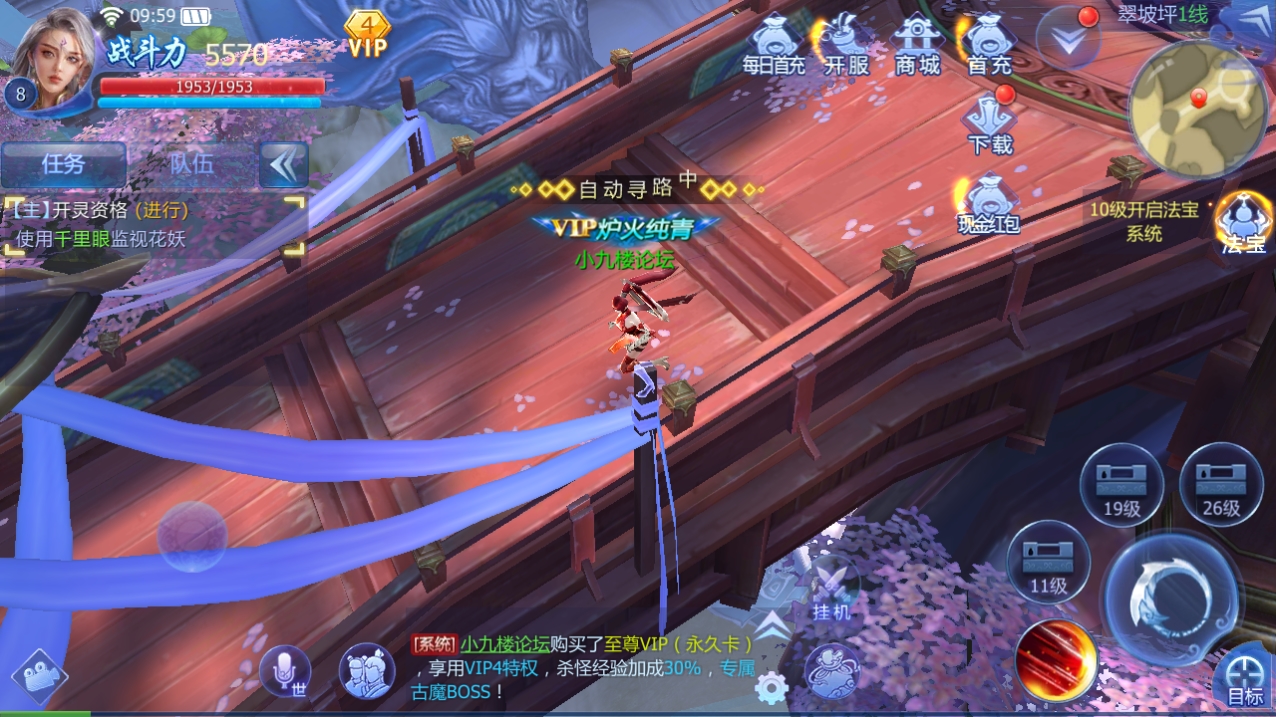Image resolution: width=1276 pixels, height=717 pixels.
Task: Open the 开服 server event icon
Action: [846, 47]
